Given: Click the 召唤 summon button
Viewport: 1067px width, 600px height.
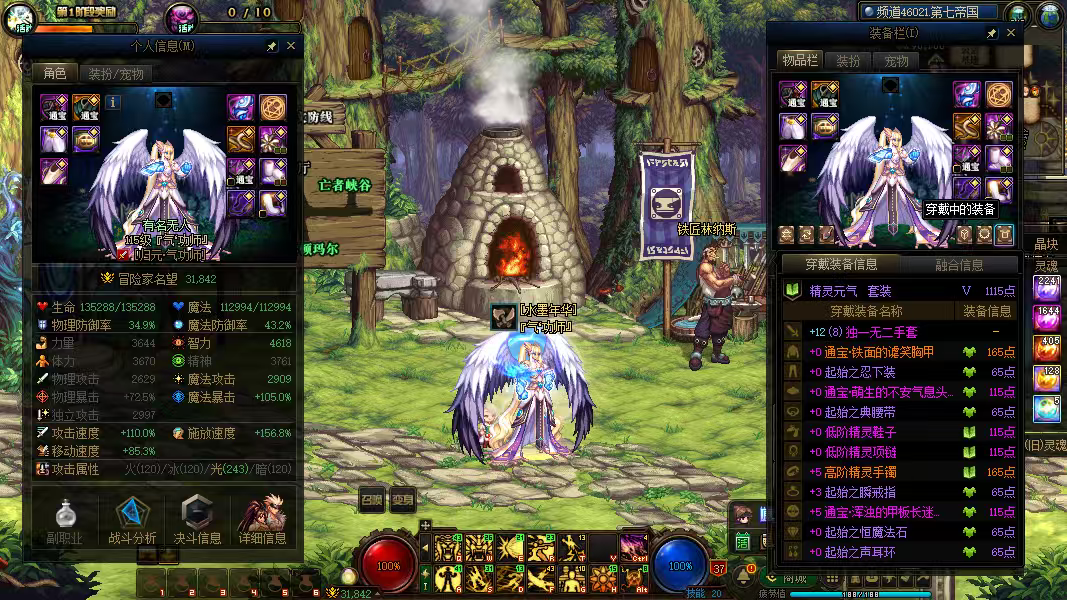Looking at the screenshot, I should tap(371, 500).
